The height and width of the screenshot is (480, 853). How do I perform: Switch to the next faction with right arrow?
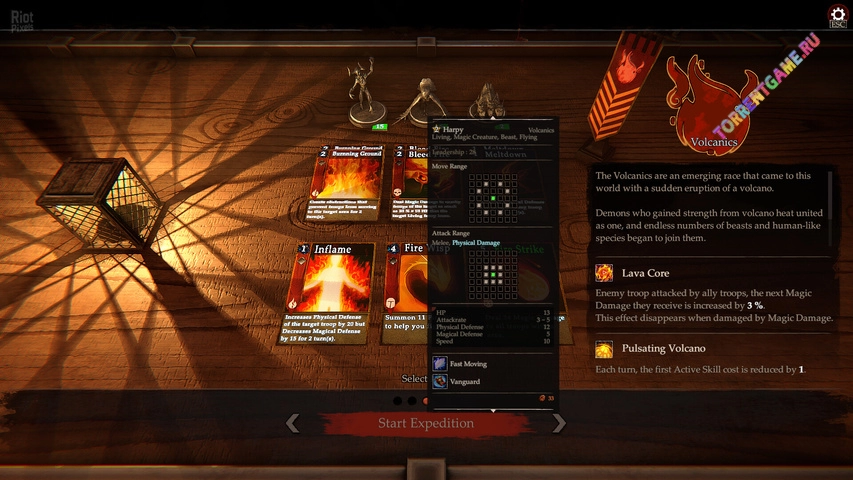point(560,423)
